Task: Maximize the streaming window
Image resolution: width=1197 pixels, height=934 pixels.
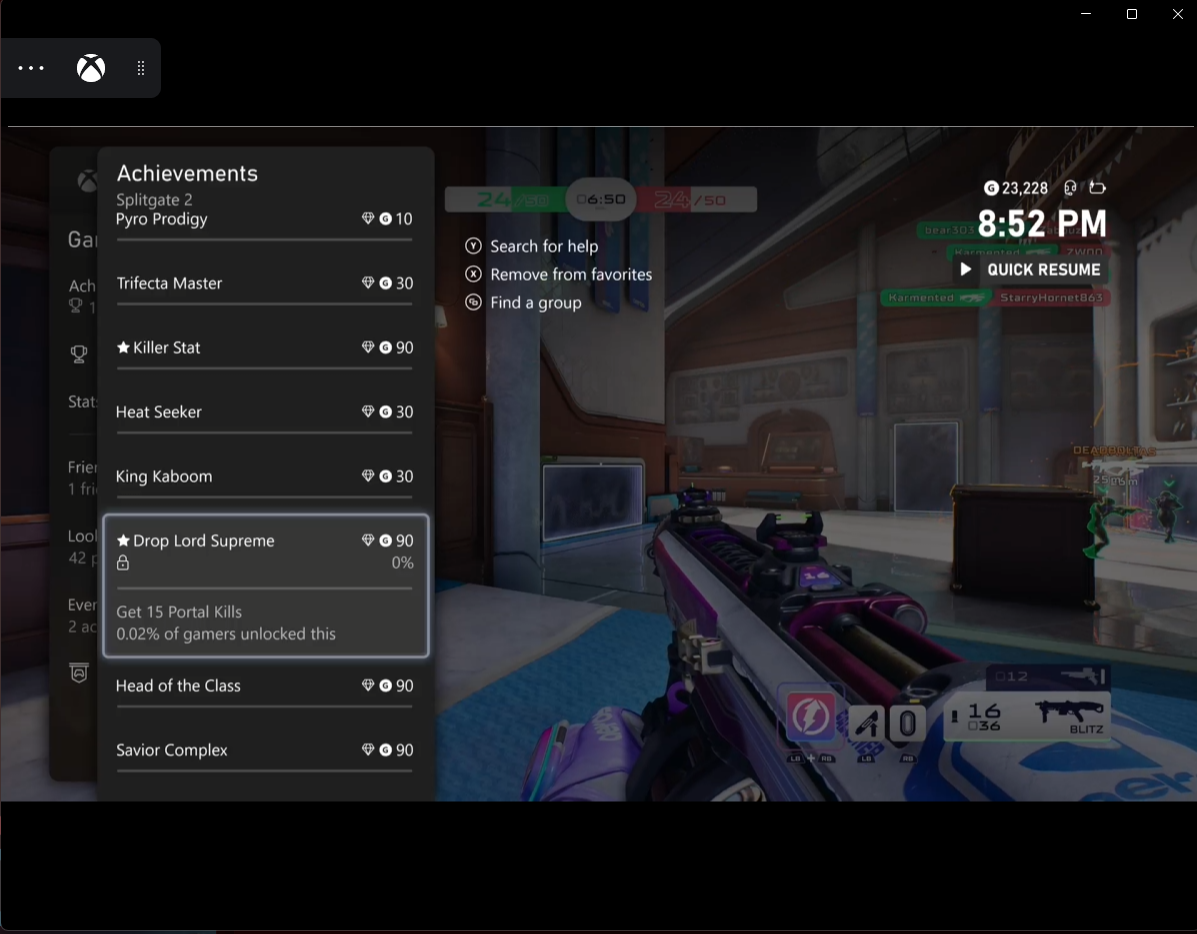Action: [1132, 14]
